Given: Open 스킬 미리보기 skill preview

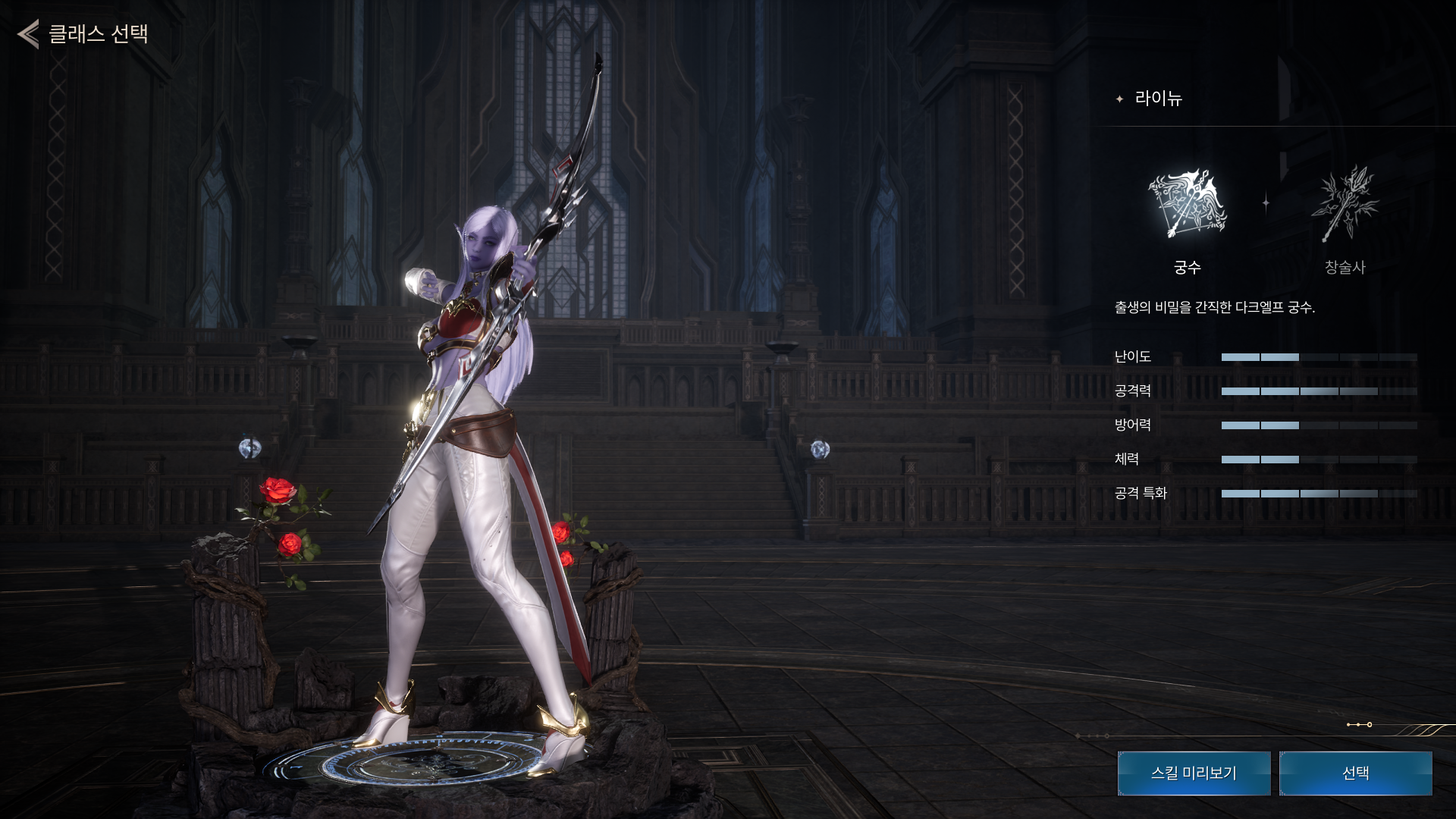Looking at the screenshot, I should point(1194,773).
